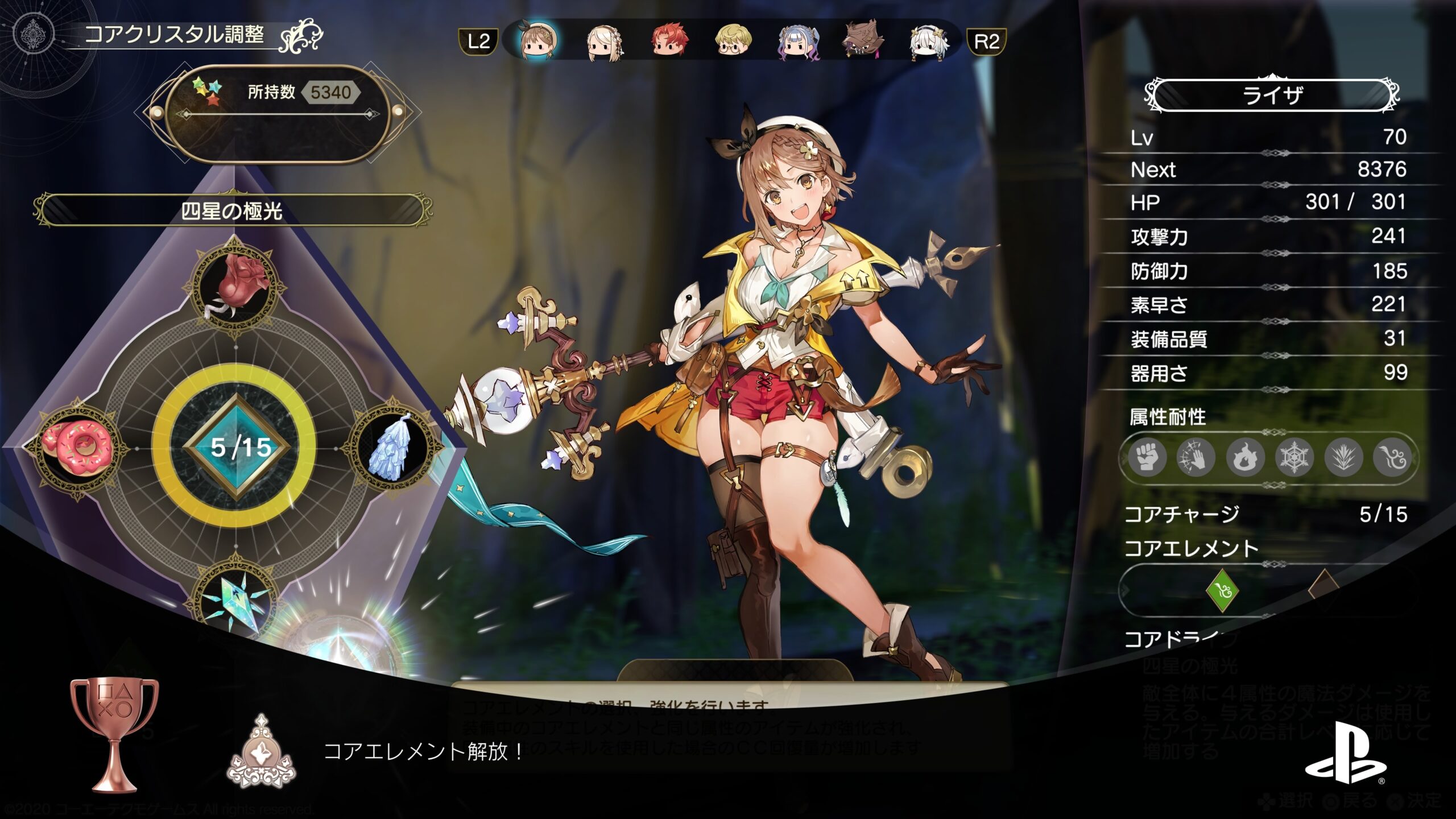This screenshot has height=819, width=1456.
Task: Pick the character in the brown hat
Action: pos(863,40)
